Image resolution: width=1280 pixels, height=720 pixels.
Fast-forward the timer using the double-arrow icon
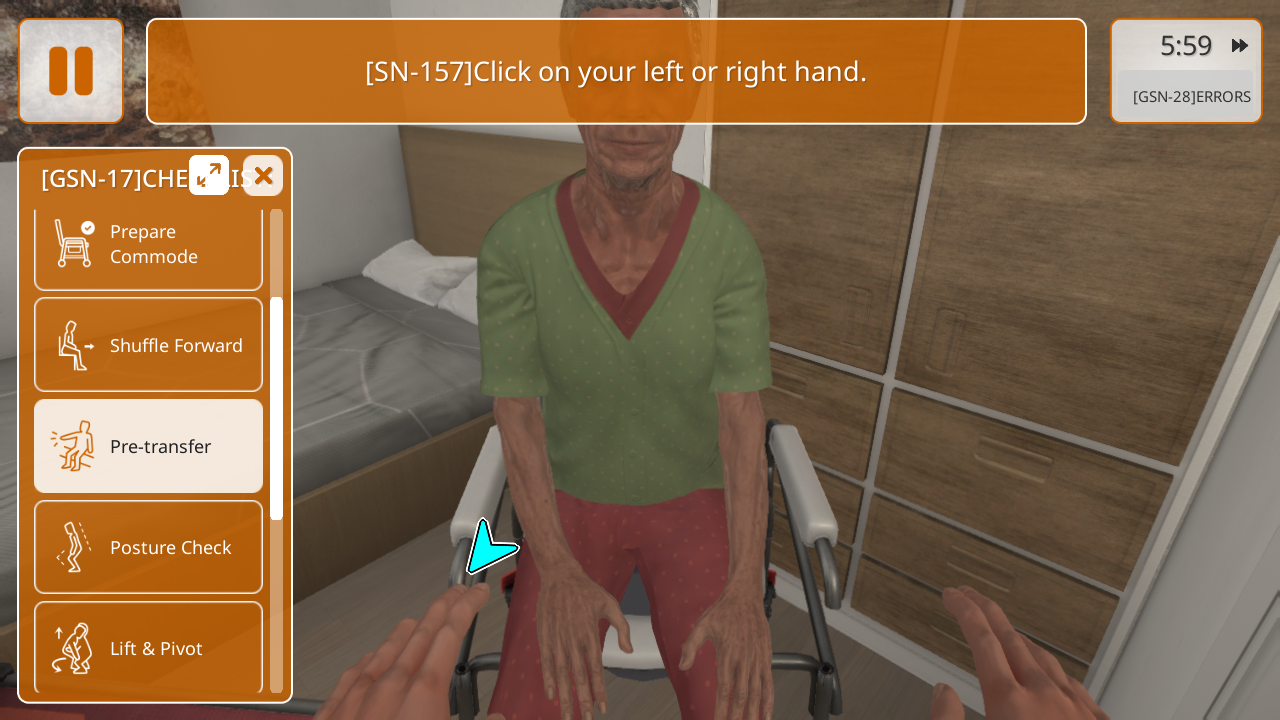point(1240,46)
